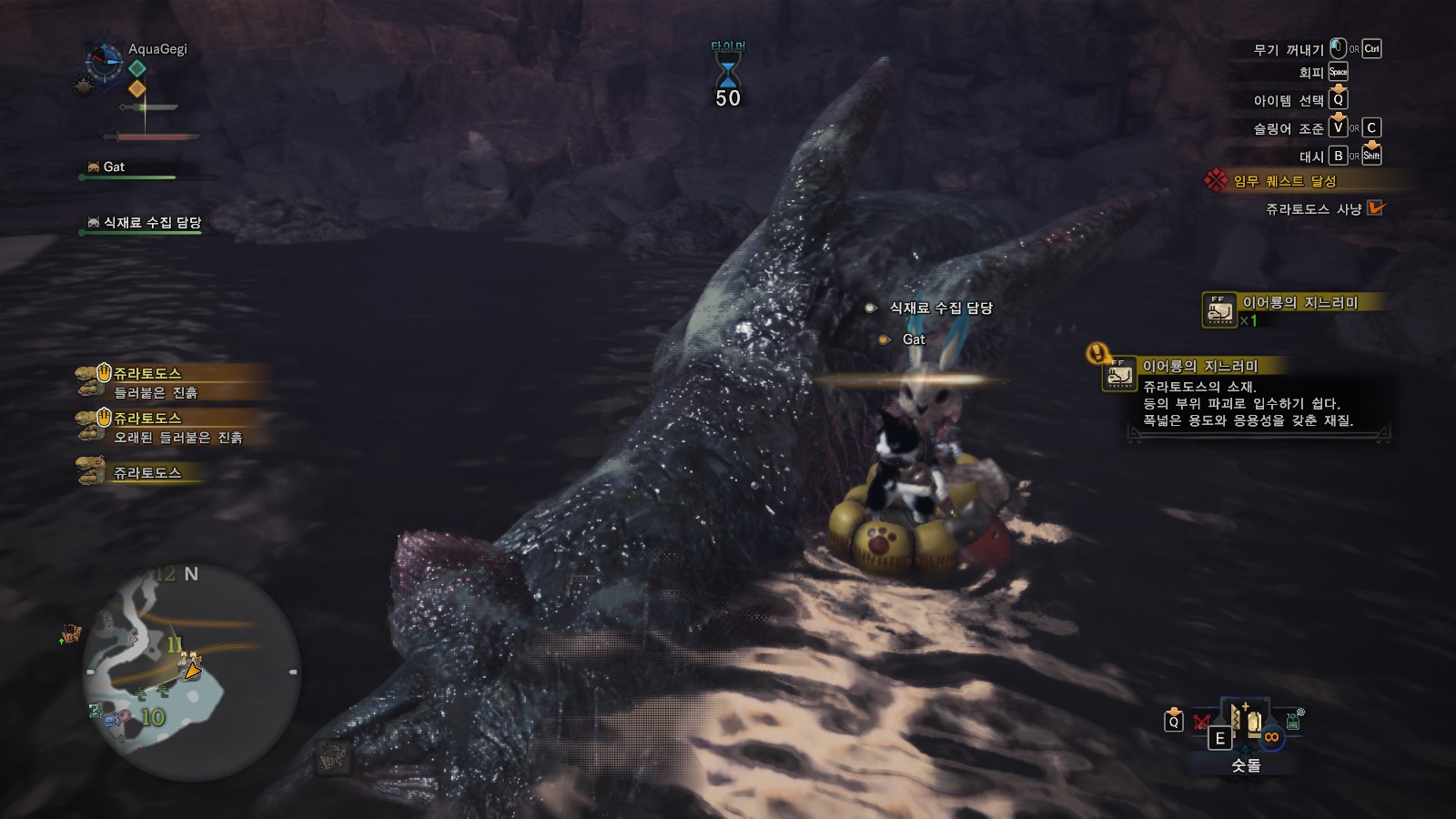Open the 쥬라토도스 오래된 들러붙은 진흙 notification
Viewport: 1456px width, 819px height.
(166, 428)
